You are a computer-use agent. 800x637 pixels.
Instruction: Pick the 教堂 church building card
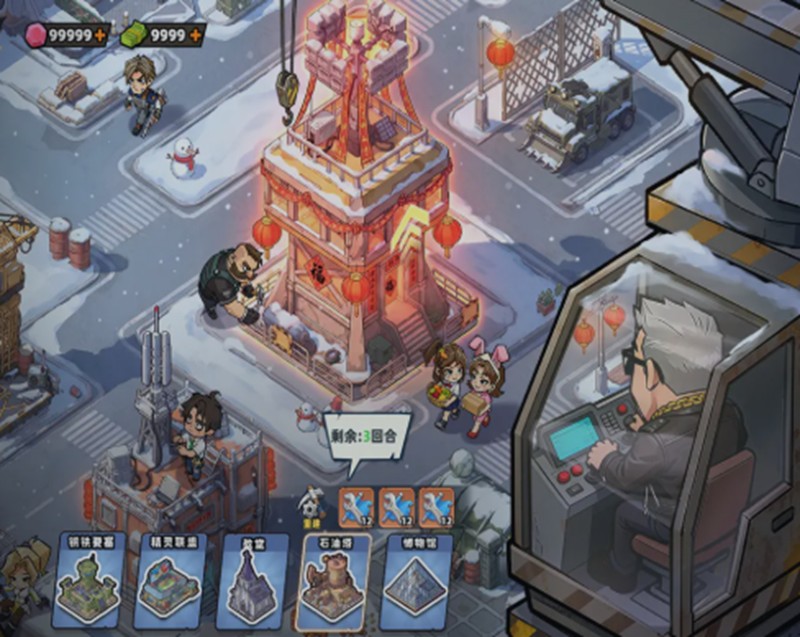pos(248,581)
